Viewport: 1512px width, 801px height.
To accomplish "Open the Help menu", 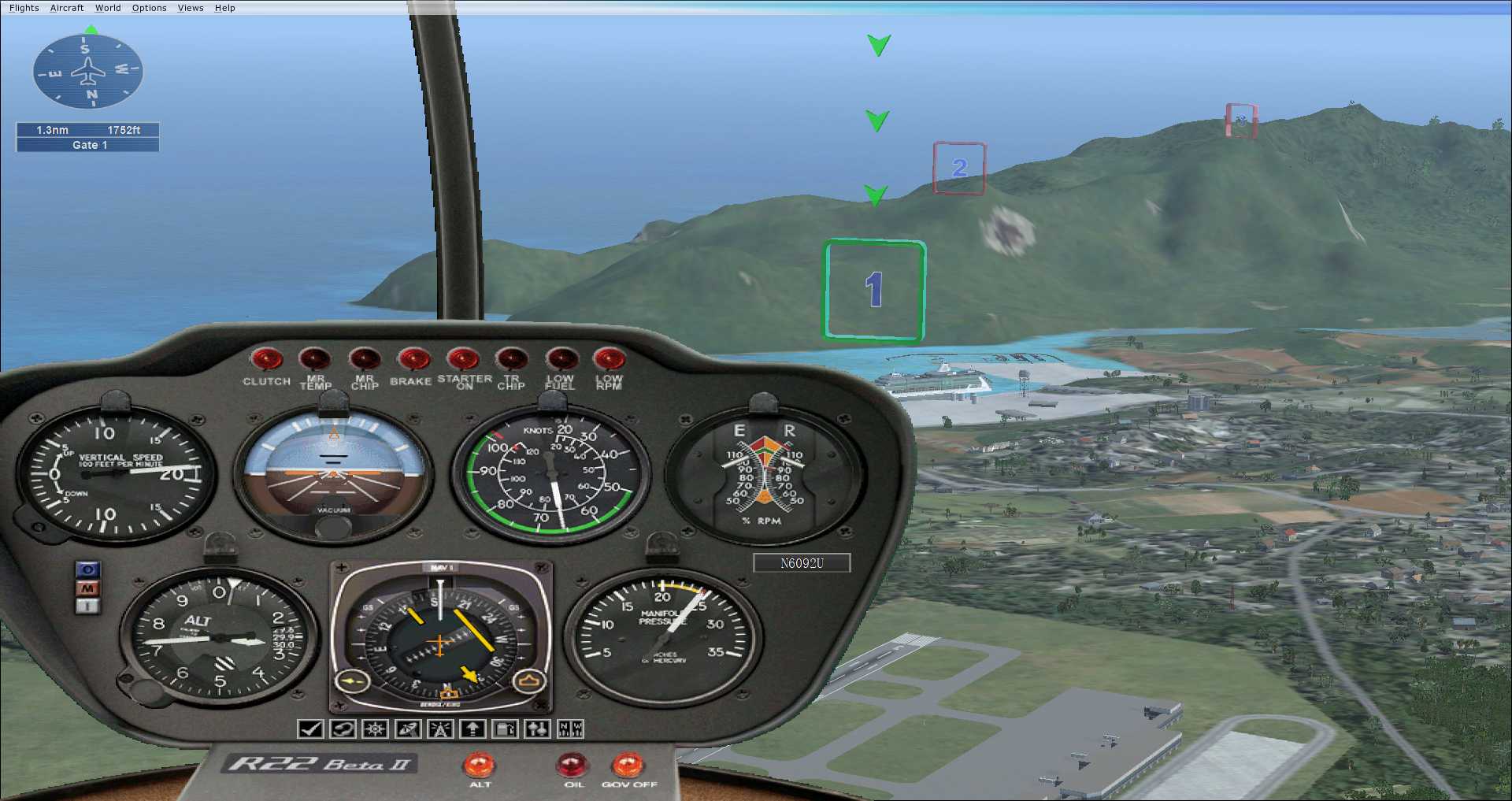I will click(x=225, y=8).
